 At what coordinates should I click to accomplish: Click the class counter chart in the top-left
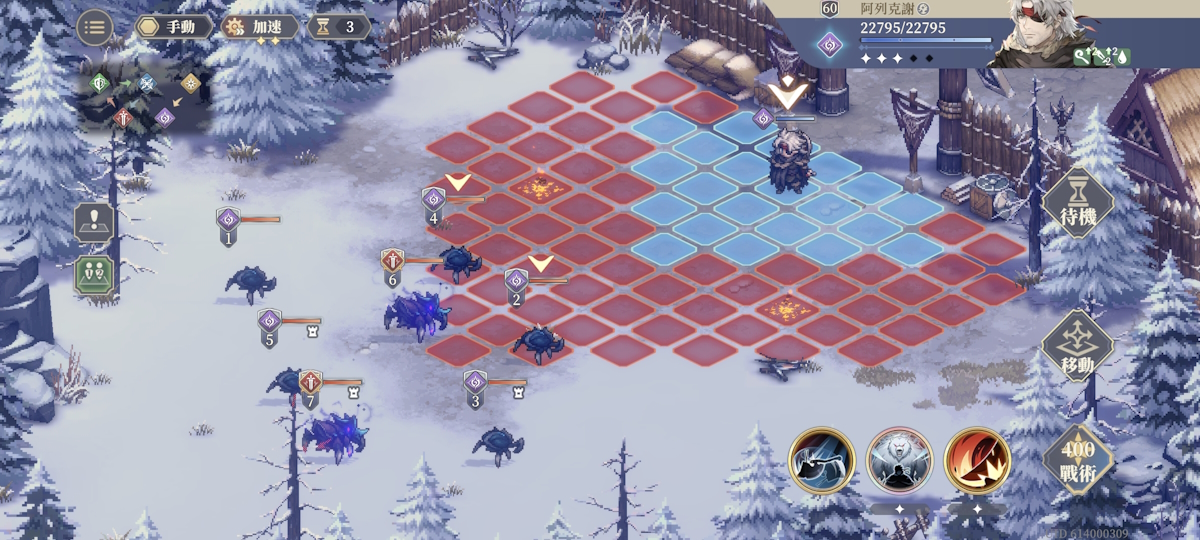coord(144,100)
